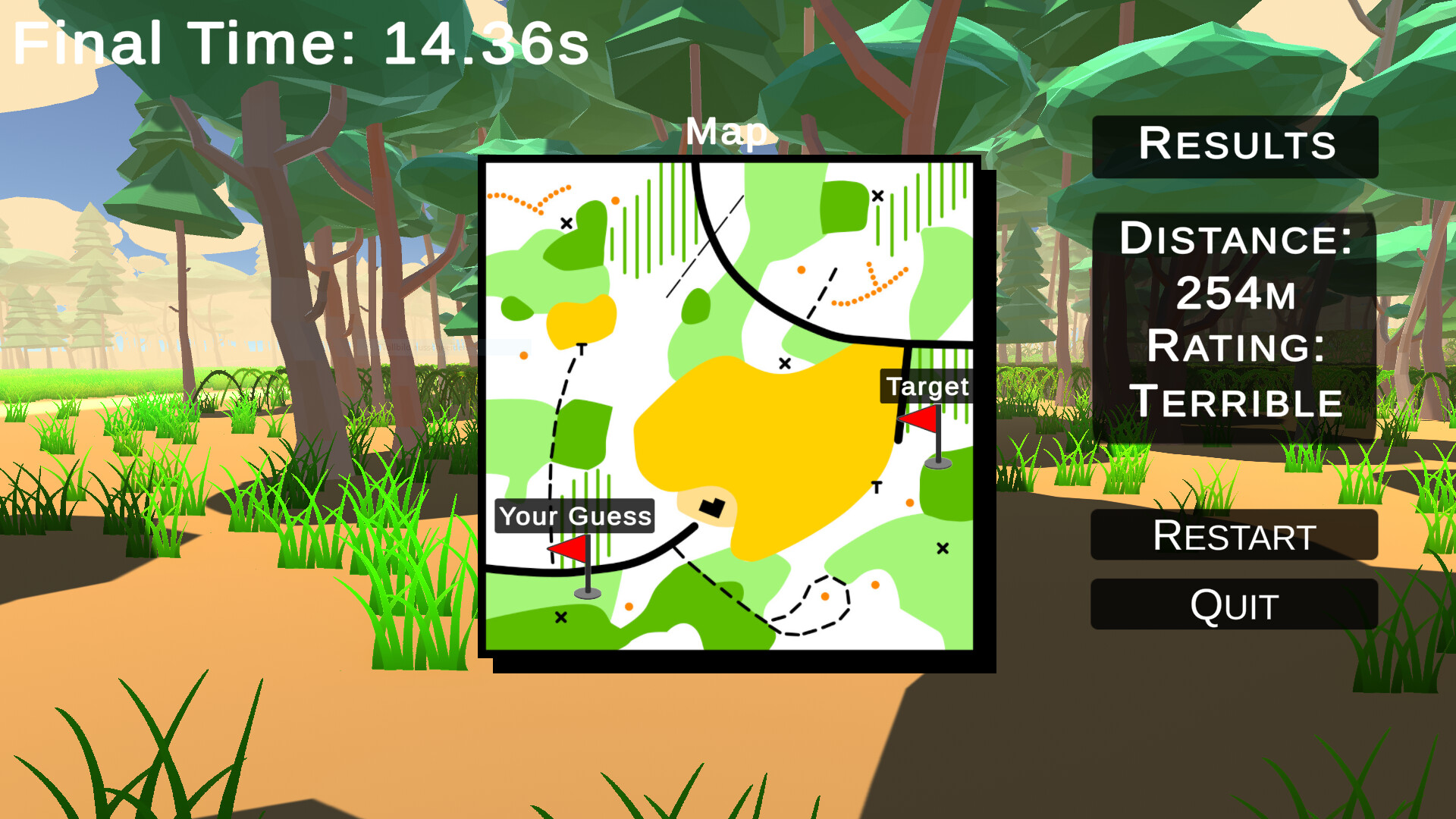Click the X boulder mark near the top-right trail

(877, 195)
